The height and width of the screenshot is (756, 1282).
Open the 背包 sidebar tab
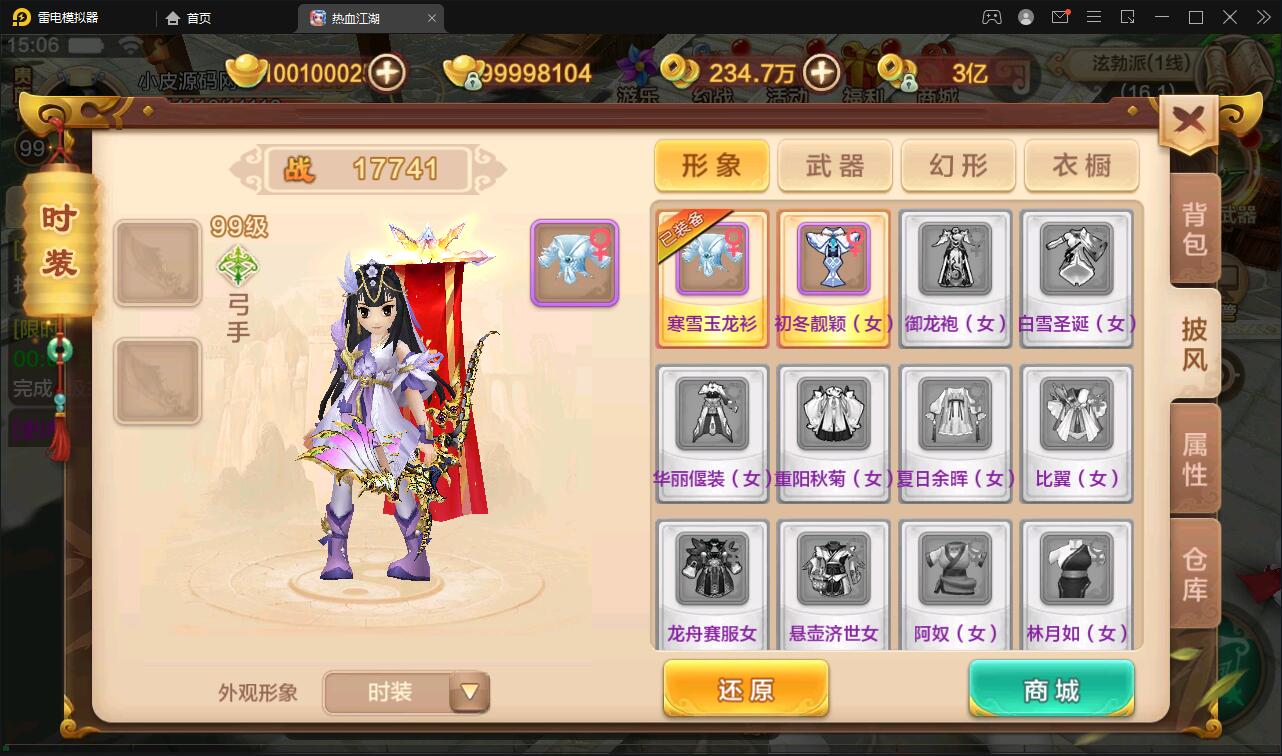point(1192,227)
